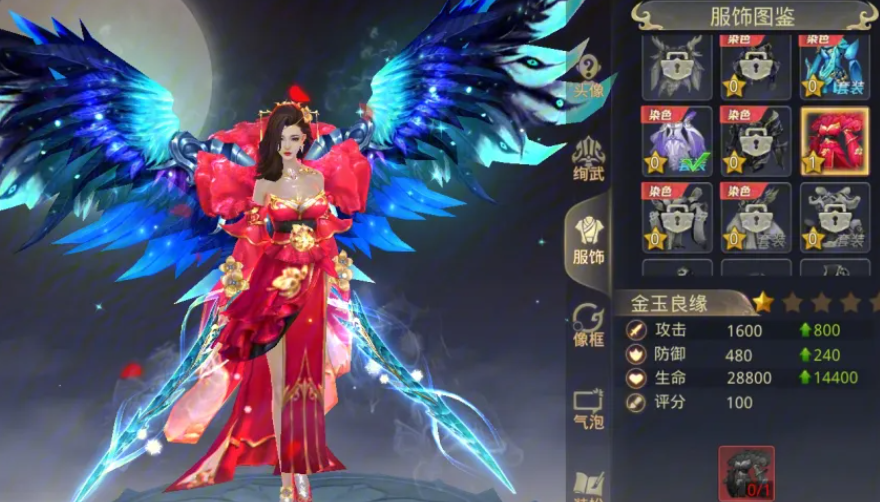880x502 pixels.
Task: Click the upgrade material slot showing 0/1
Action: click(x=746, y=473)
